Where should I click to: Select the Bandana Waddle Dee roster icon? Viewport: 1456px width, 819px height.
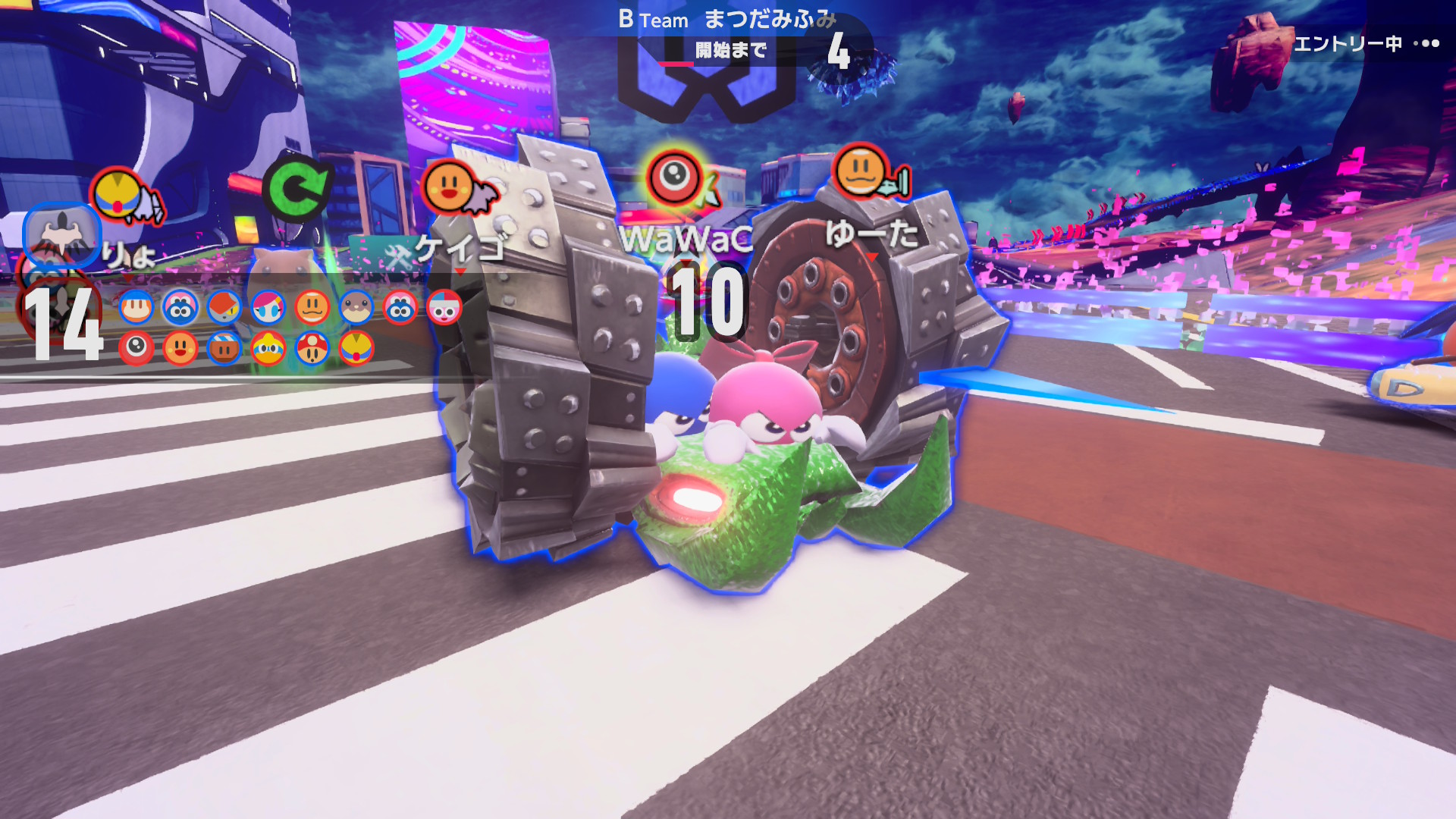pyautogui.click(x=136, y=308)
